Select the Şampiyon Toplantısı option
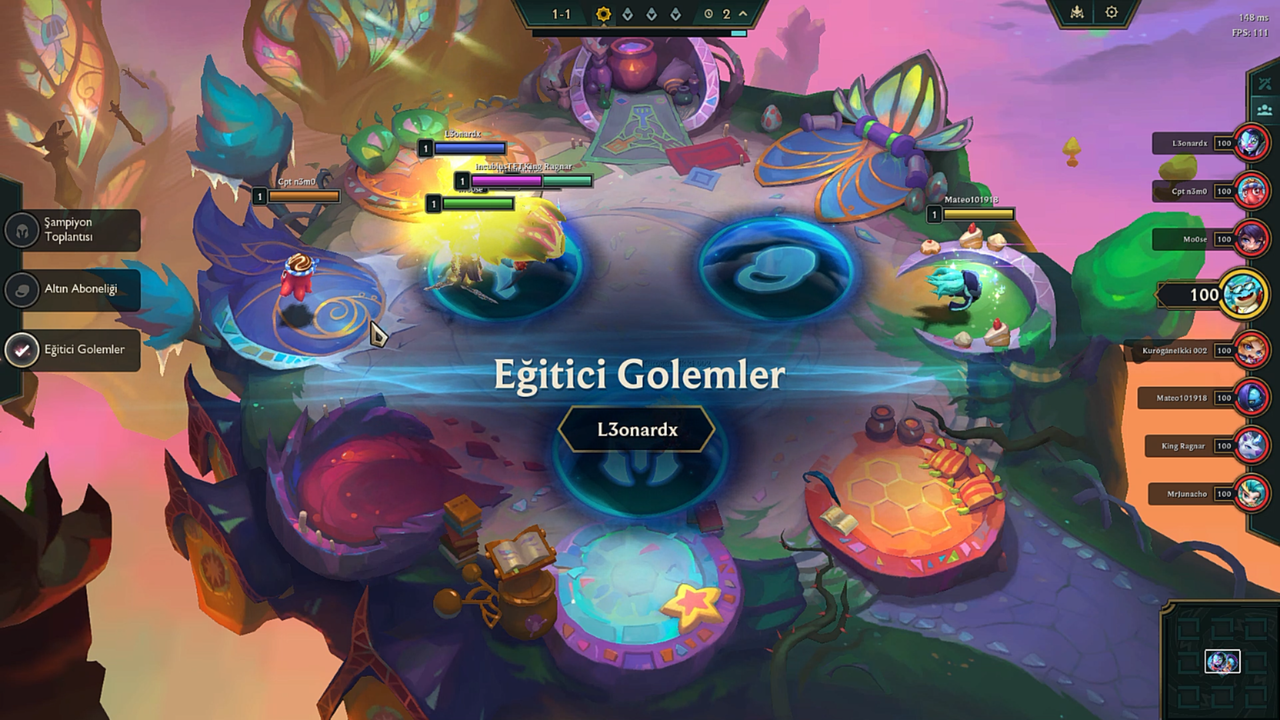Viewport: 1280px width, 720px height. coord(72,231)
